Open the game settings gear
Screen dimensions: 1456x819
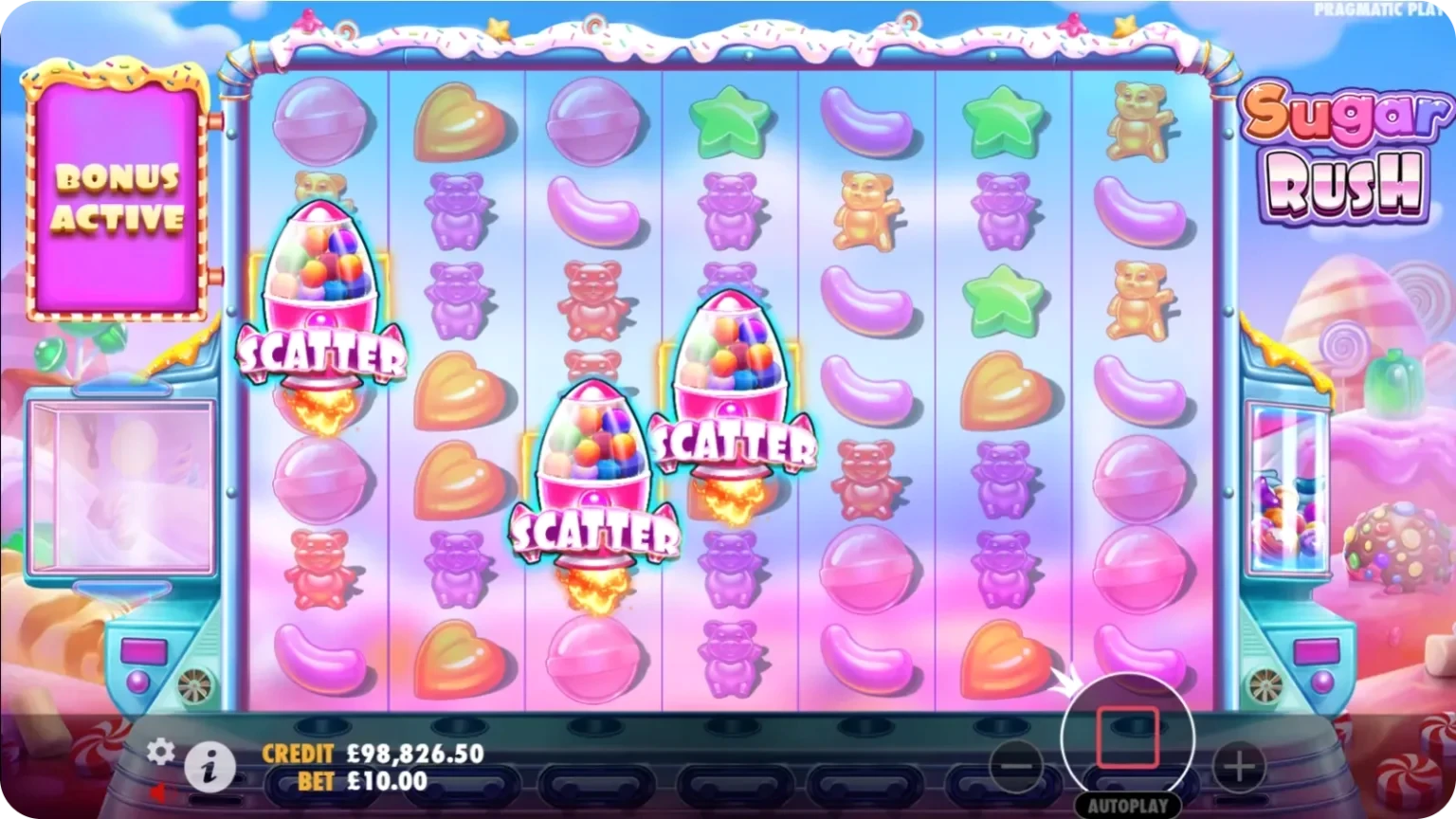(x=161, y=752)
